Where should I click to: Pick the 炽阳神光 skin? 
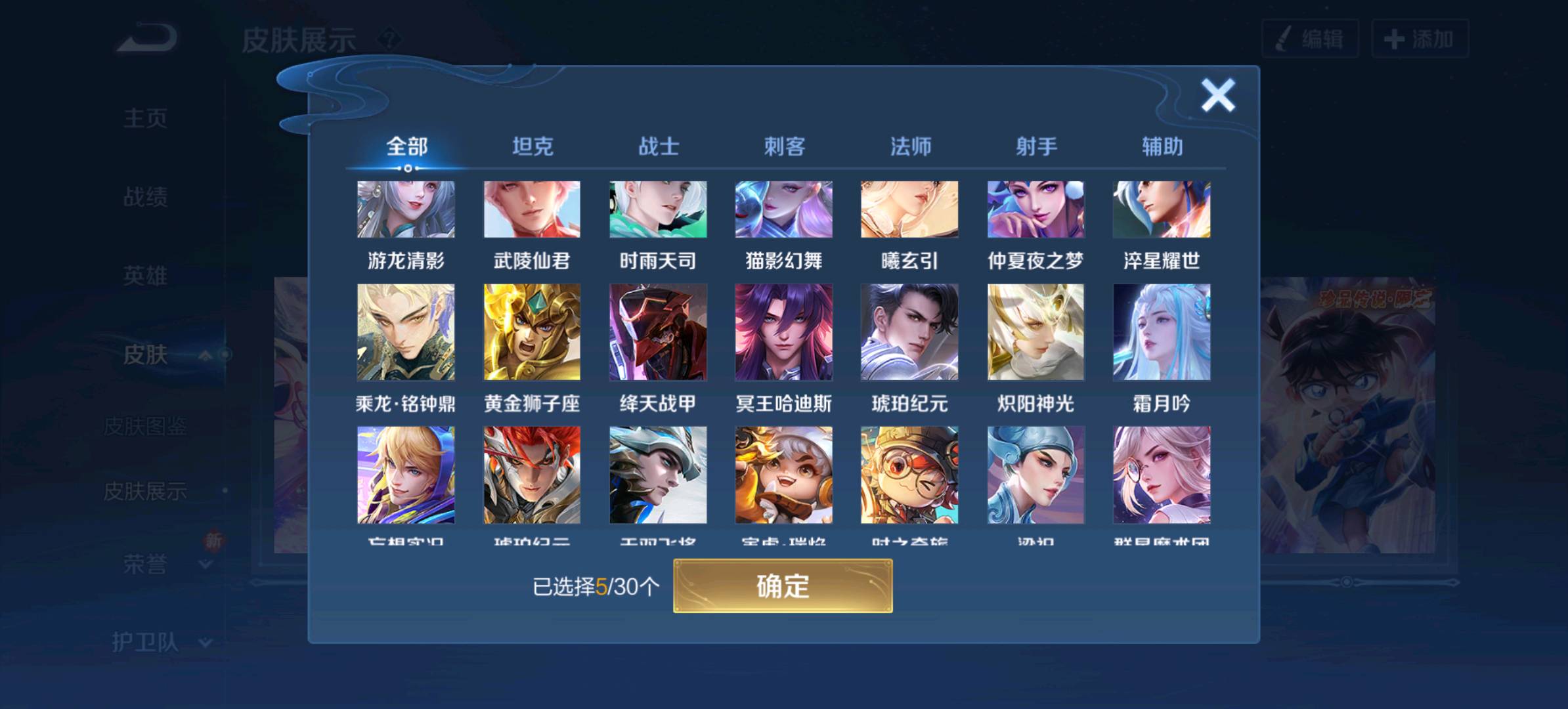[x=1035, y=332]
